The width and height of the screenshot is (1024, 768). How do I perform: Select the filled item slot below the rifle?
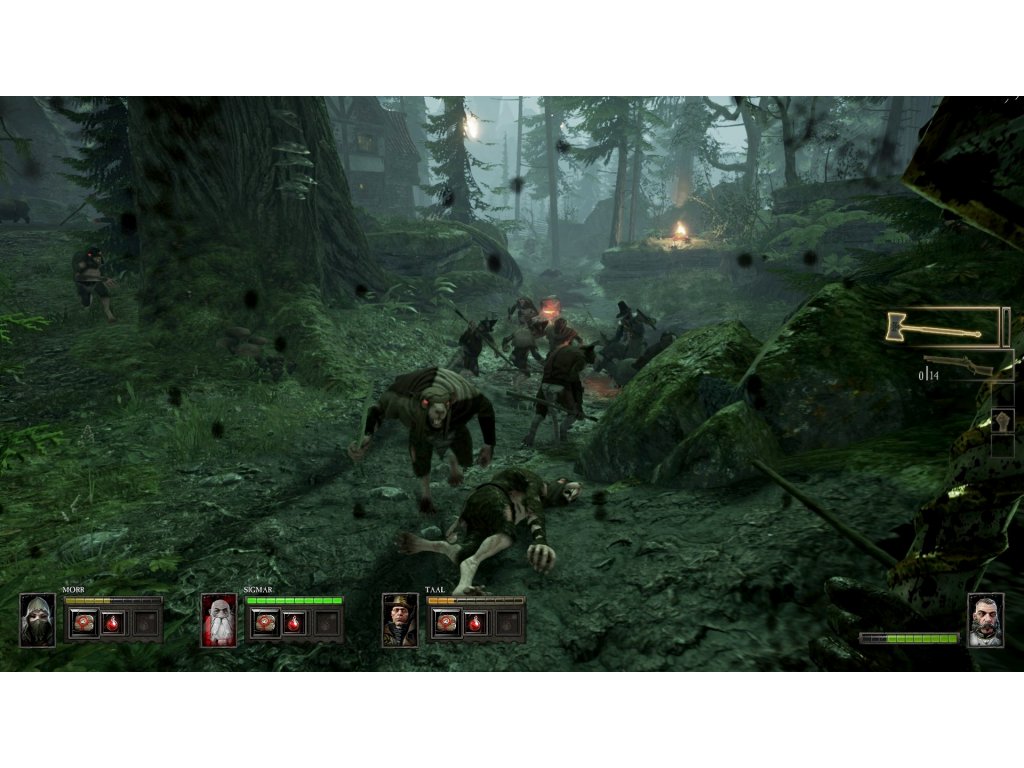click(1002, 420)
